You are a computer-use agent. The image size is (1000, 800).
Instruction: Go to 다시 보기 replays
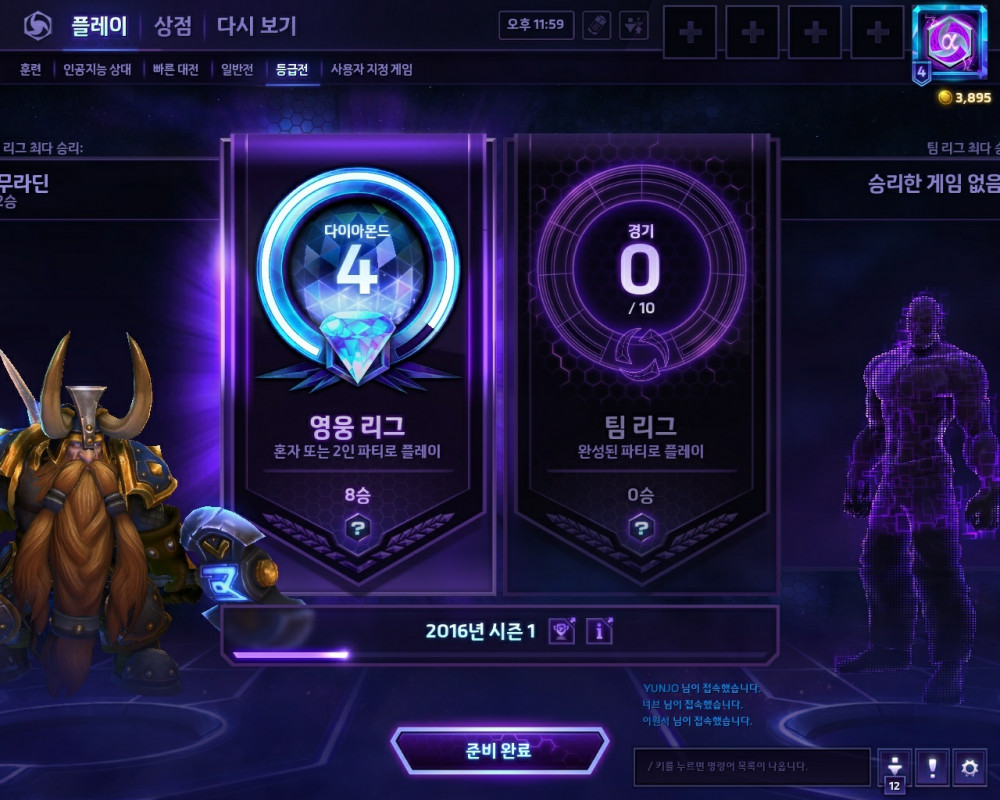[256, 26]
